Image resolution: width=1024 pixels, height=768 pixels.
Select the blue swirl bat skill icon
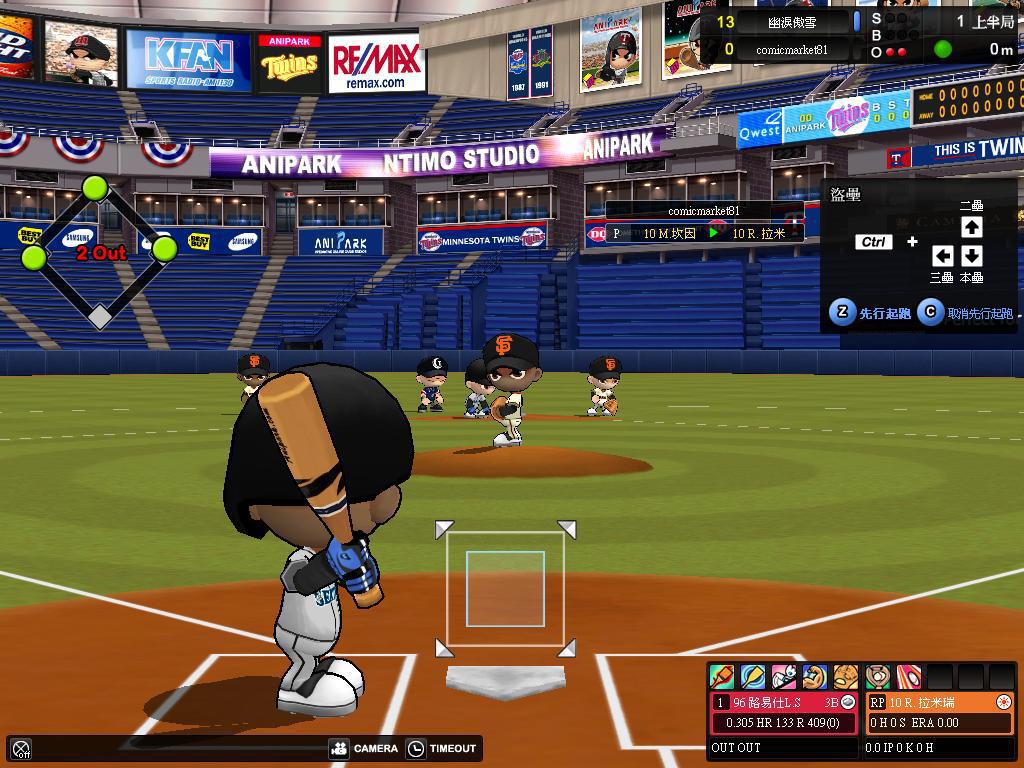(x=753, y=677)
